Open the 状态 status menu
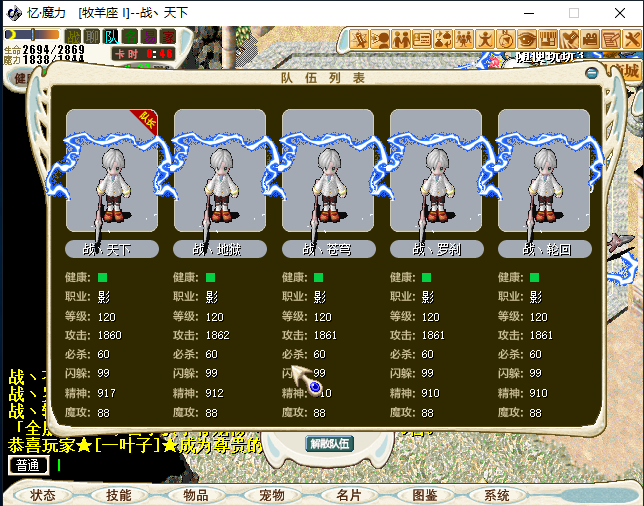The image size is (644, 506). point(43,495)
